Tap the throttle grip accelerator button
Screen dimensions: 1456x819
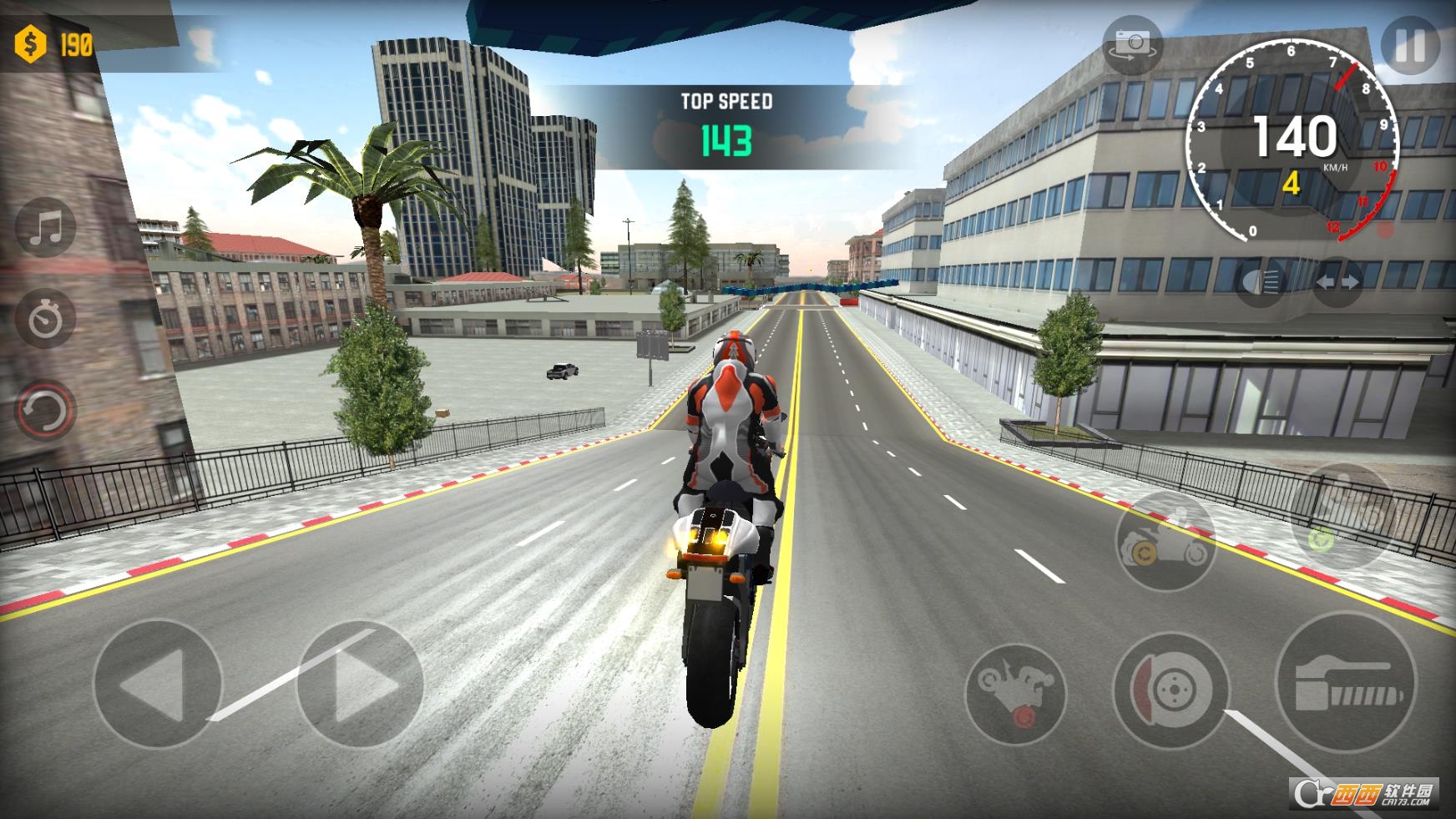(x=1346, y=685)
